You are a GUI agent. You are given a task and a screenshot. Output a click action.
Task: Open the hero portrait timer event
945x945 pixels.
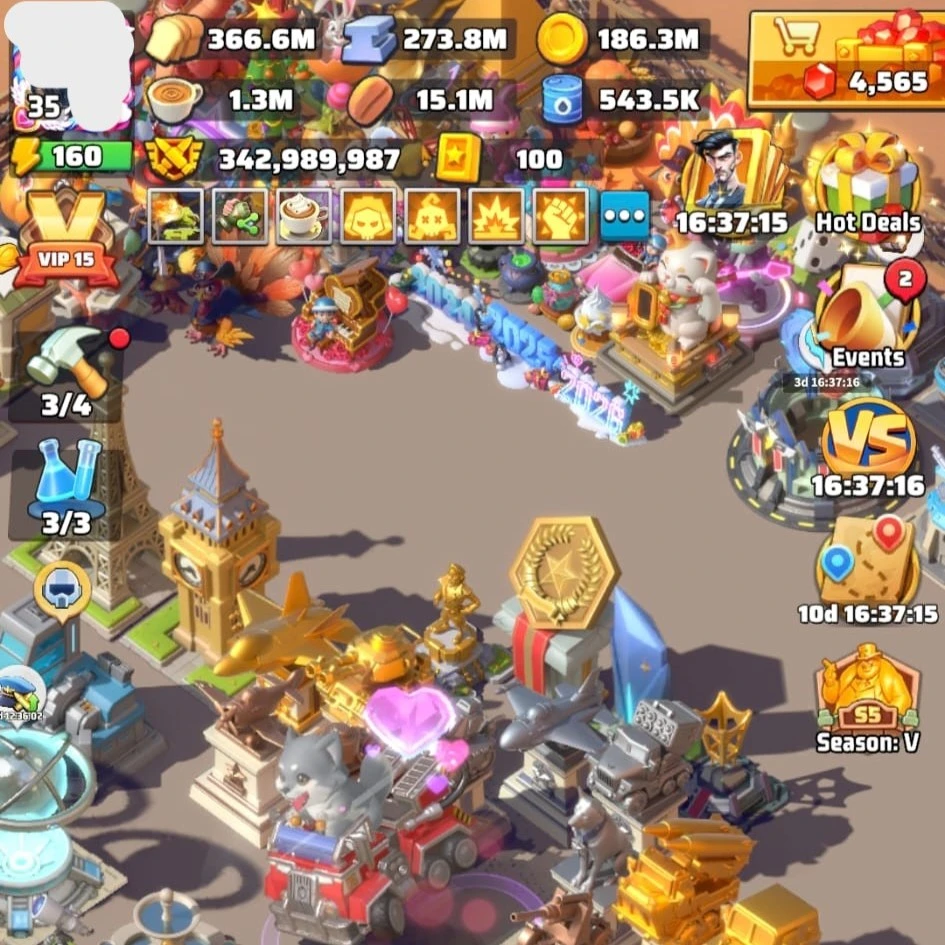730,180
